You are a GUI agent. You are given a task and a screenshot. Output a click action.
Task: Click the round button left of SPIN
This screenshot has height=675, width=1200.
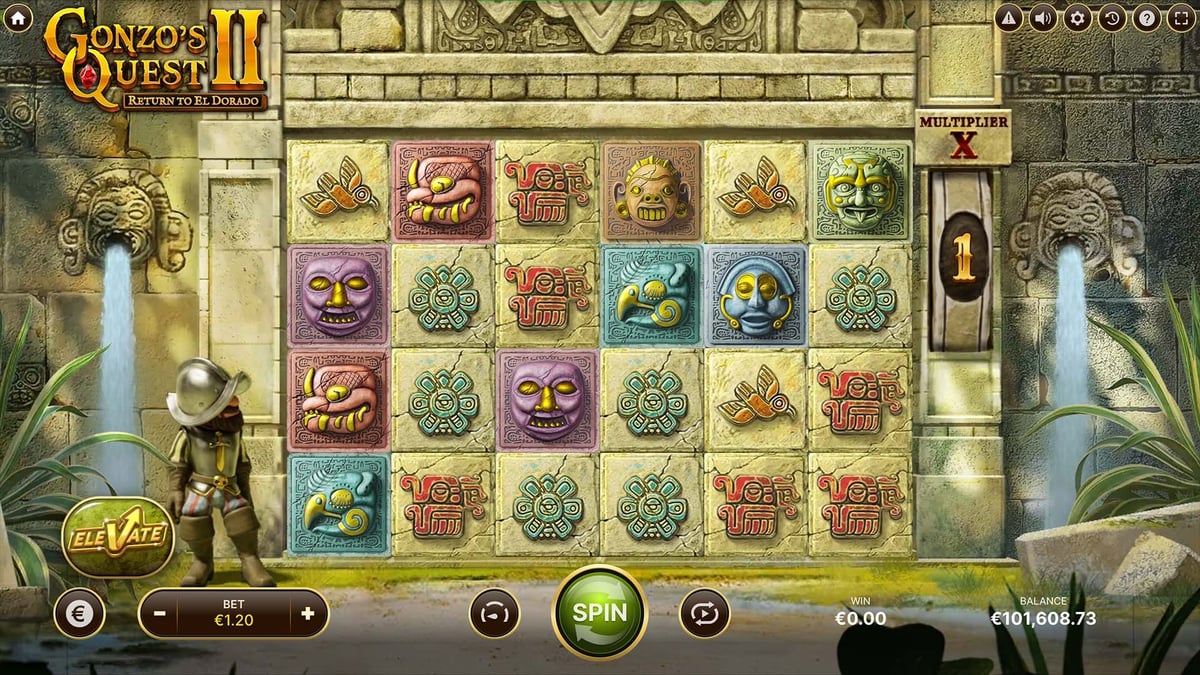pos(495,613)
